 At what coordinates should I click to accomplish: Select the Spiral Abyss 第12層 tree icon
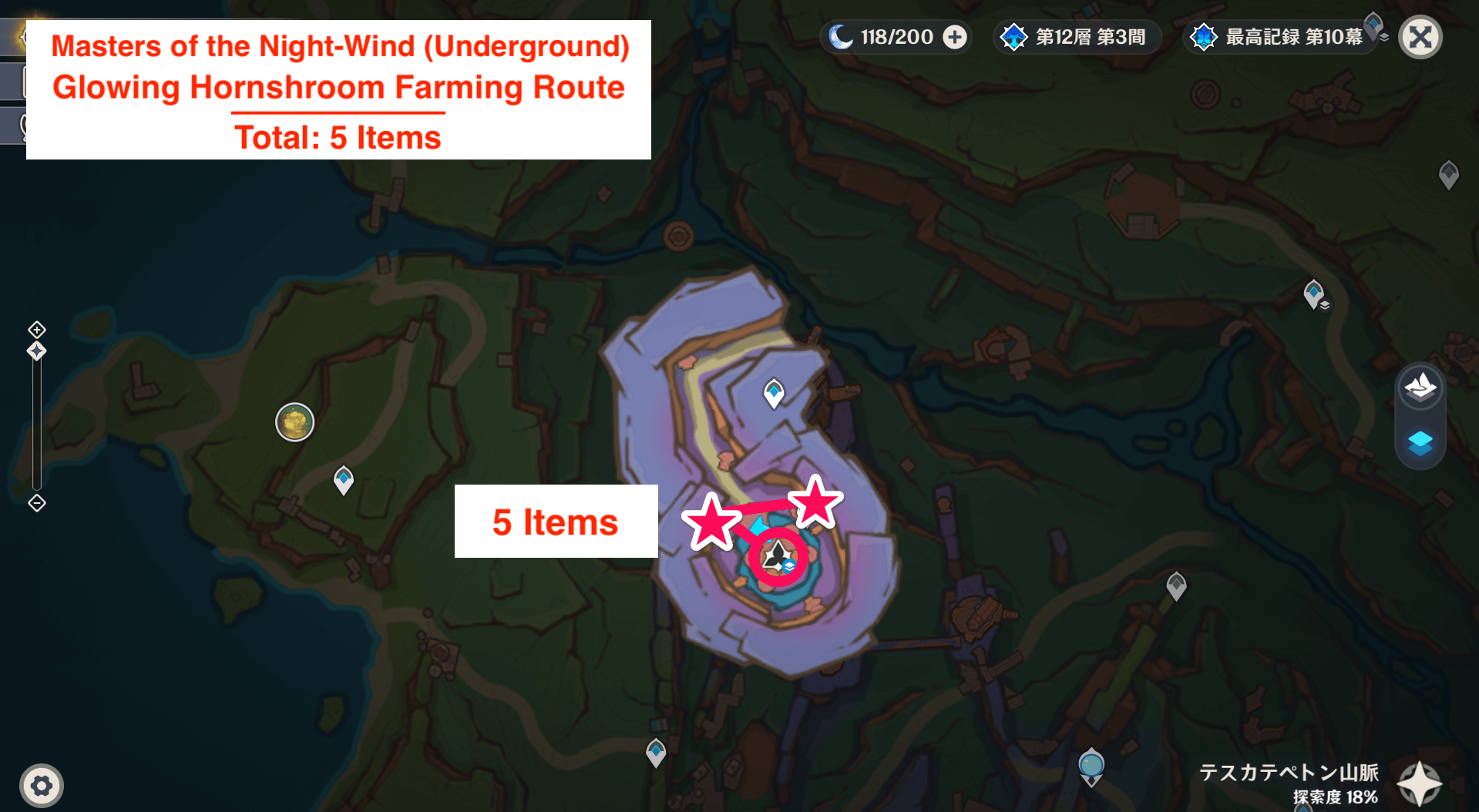coord(1016,35)
